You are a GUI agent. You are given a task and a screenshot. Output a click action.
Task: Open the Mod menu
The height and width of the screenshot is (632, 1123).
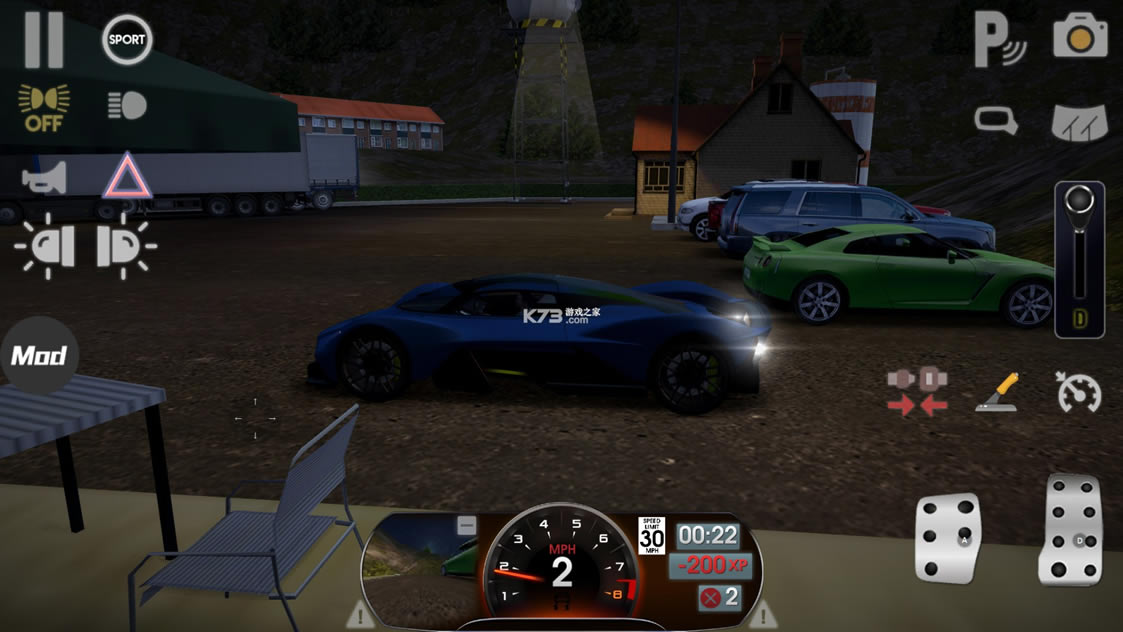pos(38,356)
